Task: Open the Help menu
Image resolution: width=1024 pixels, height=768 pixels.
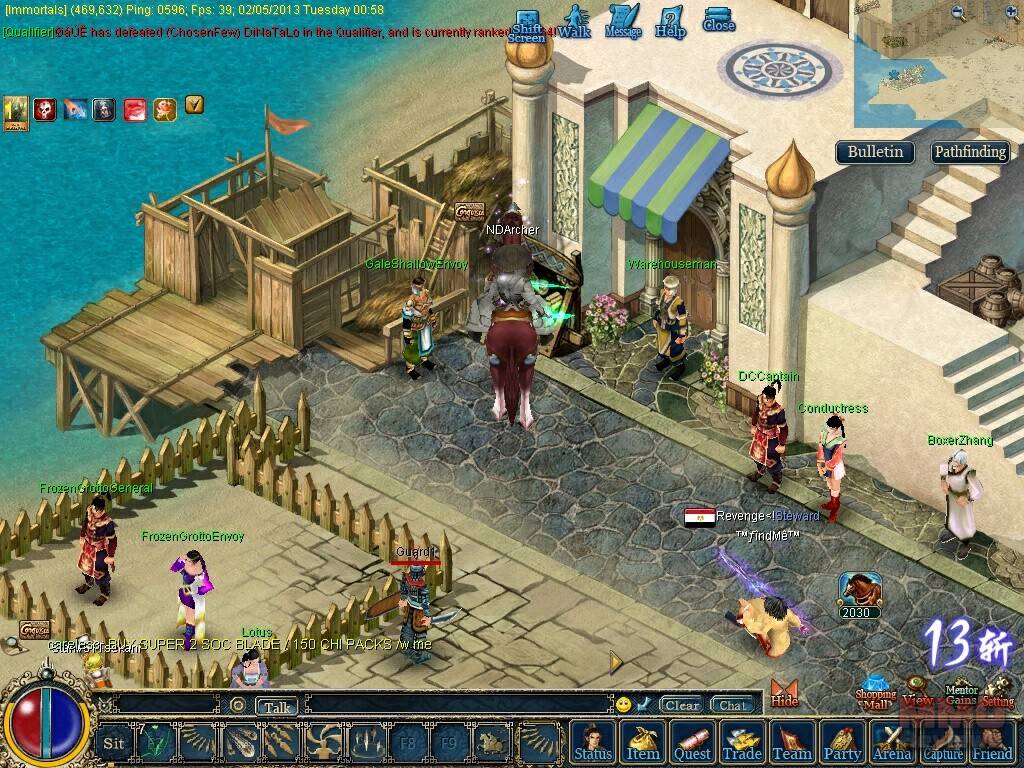Action: 670,23
